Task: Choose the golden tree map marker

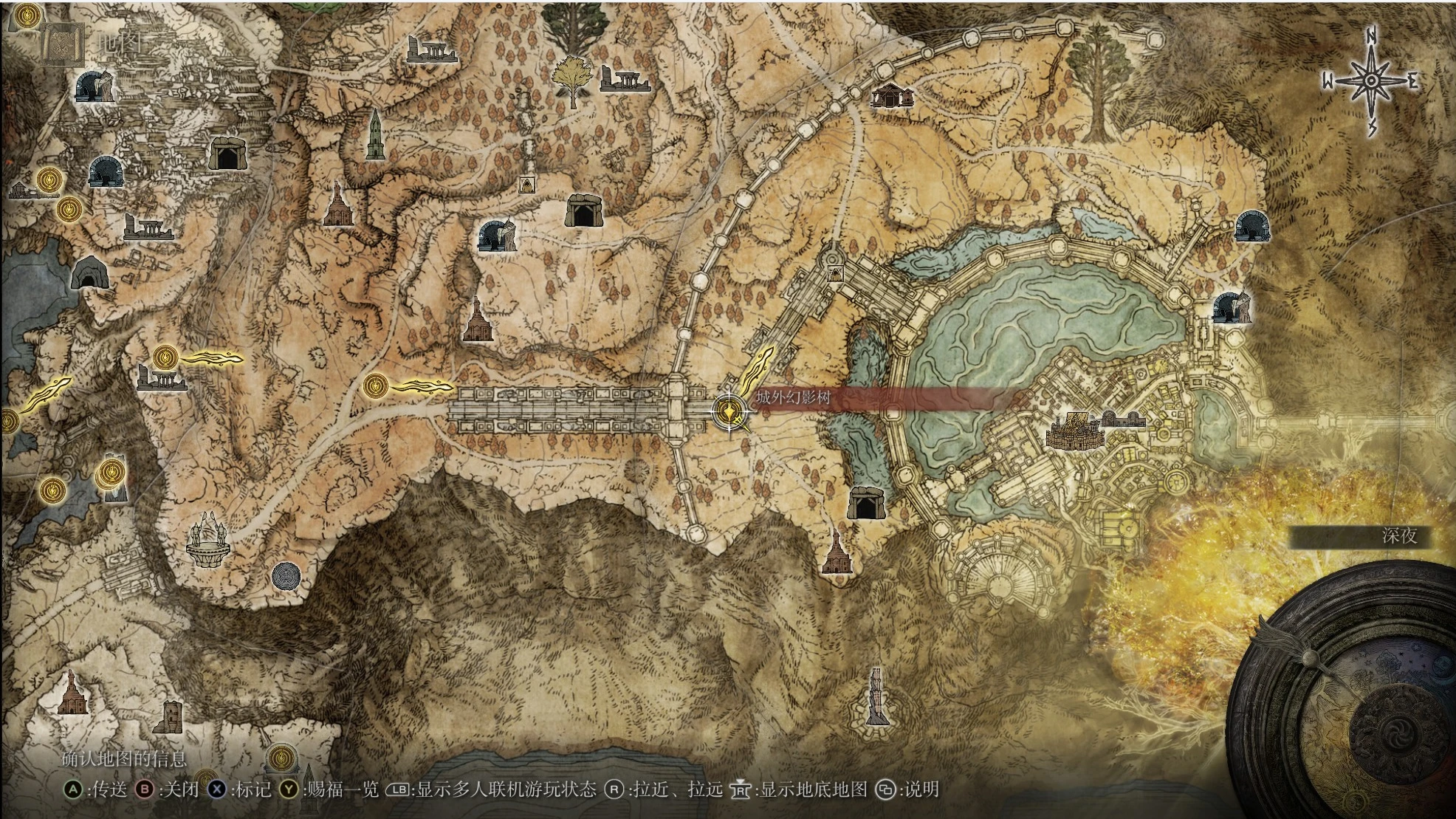Action: 571,79
